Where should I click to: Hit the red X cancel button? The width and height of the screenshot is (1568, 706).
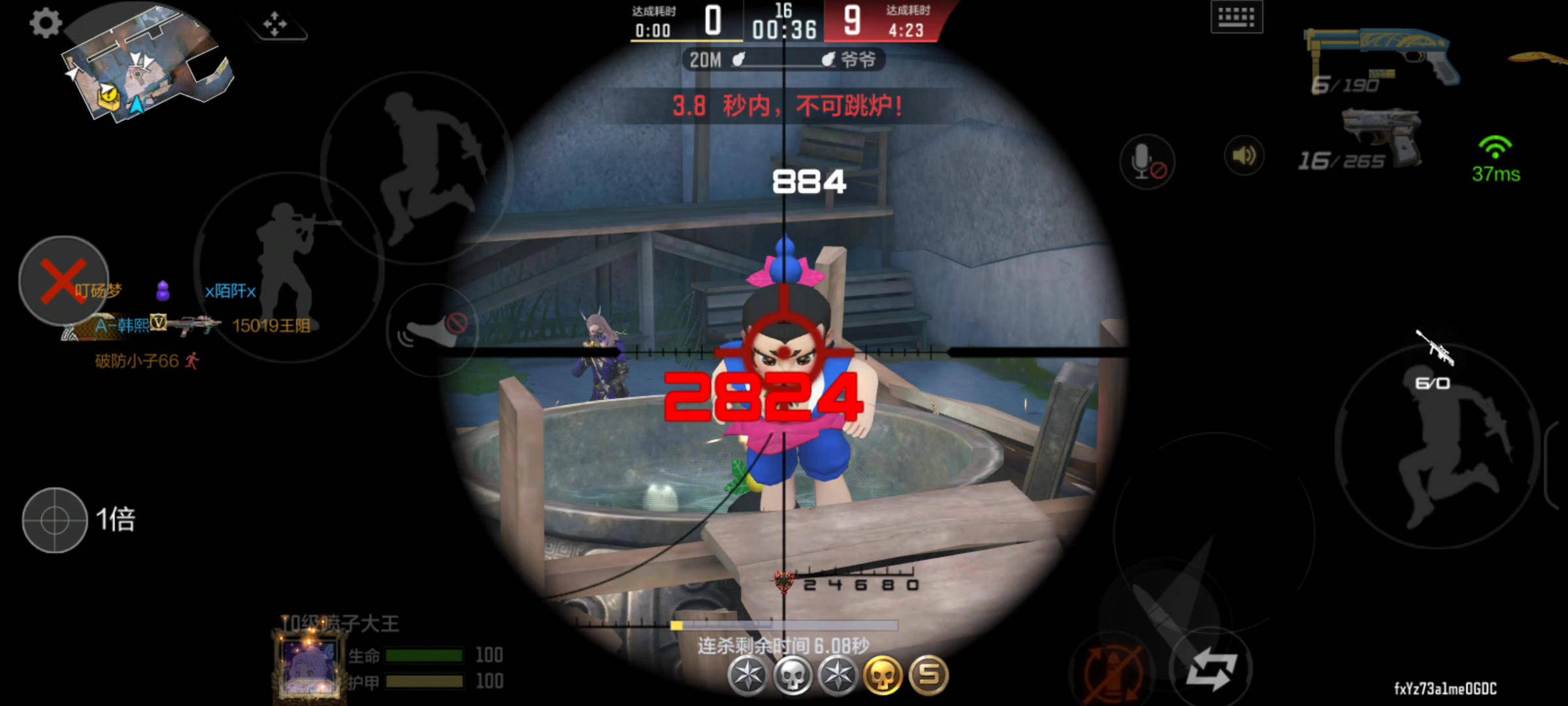[63, 280]
